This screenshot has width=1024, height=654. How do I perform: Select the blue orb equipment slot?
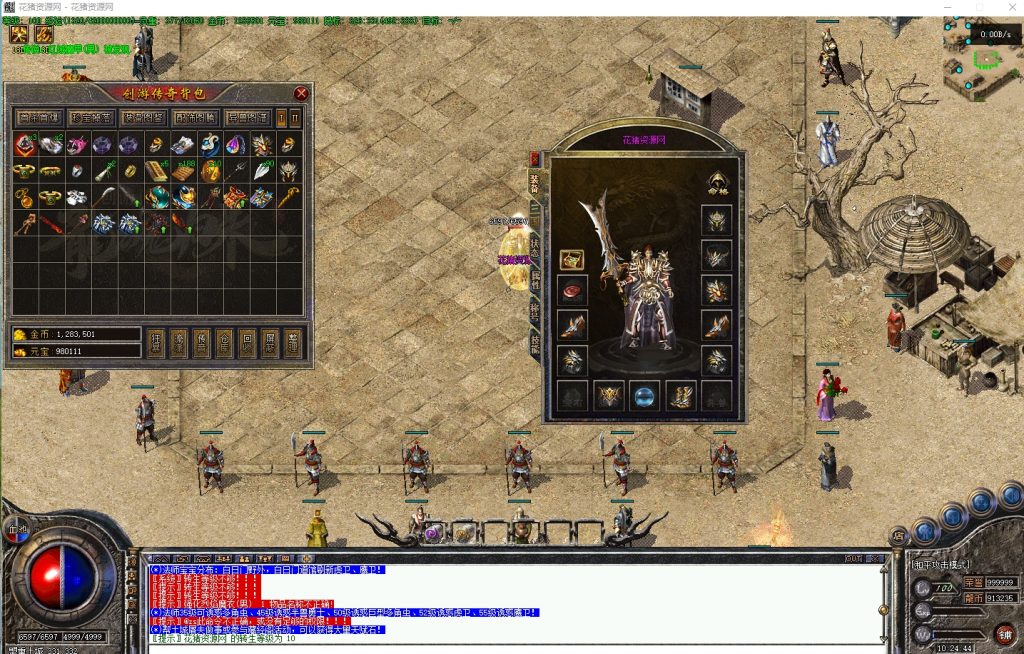644,396
